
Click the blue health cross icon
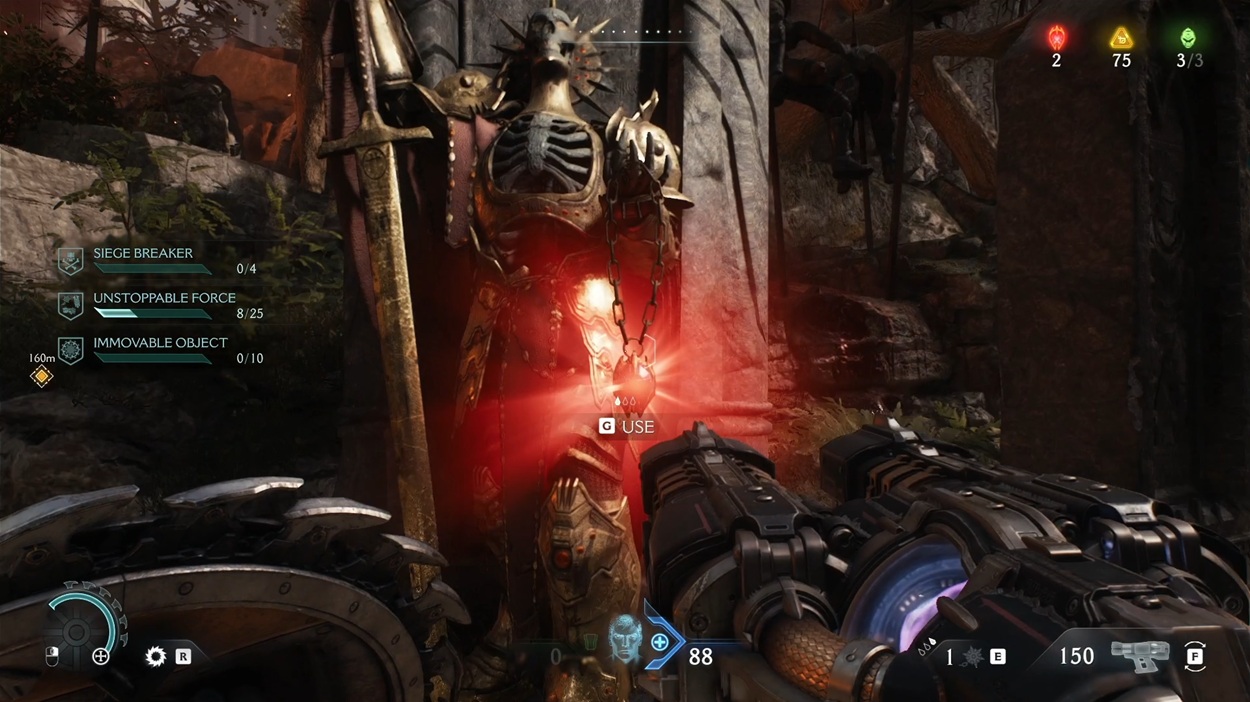(660, 642)
